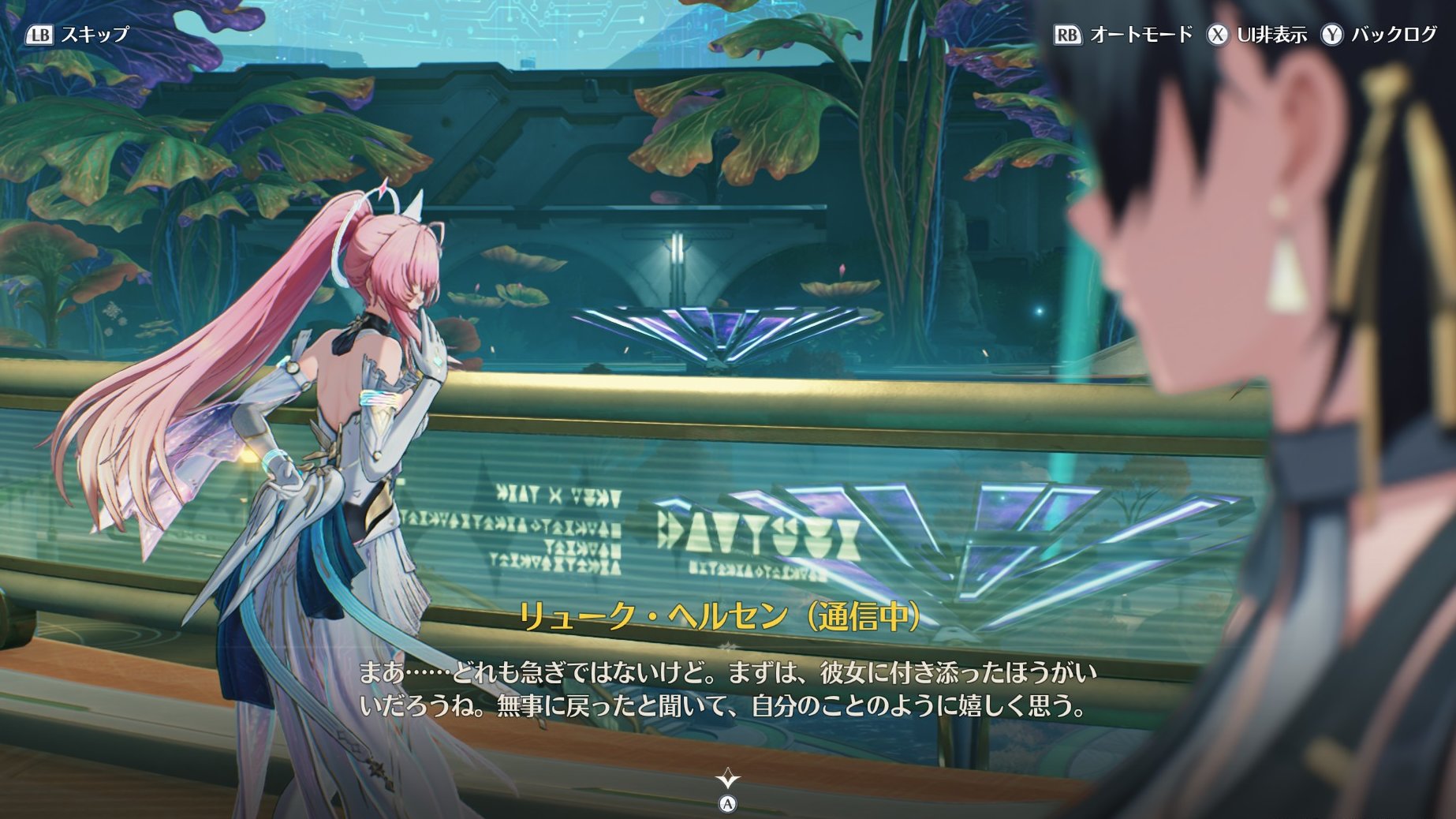
Task: Advance dialogue with the continue arrow
Action: [727, 781]
